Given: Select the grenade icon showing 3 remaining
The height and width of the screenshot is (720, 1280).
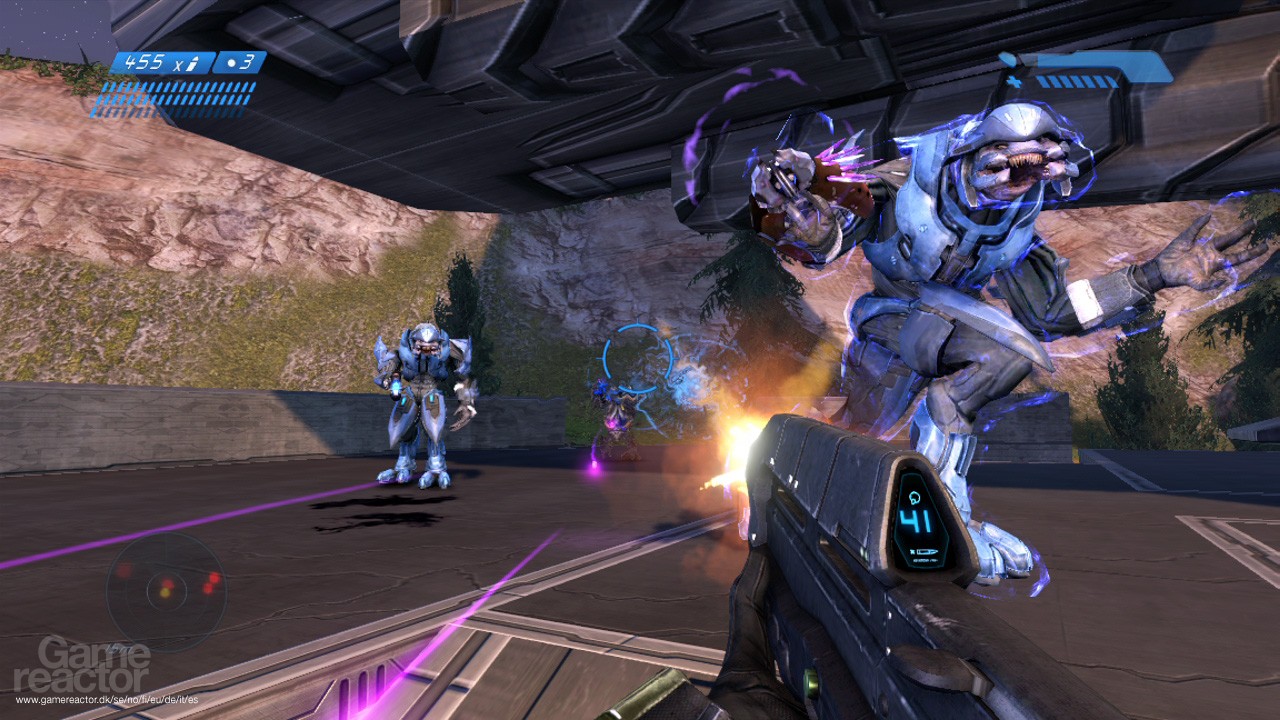Looking at the screenshot, I should 238,63.
